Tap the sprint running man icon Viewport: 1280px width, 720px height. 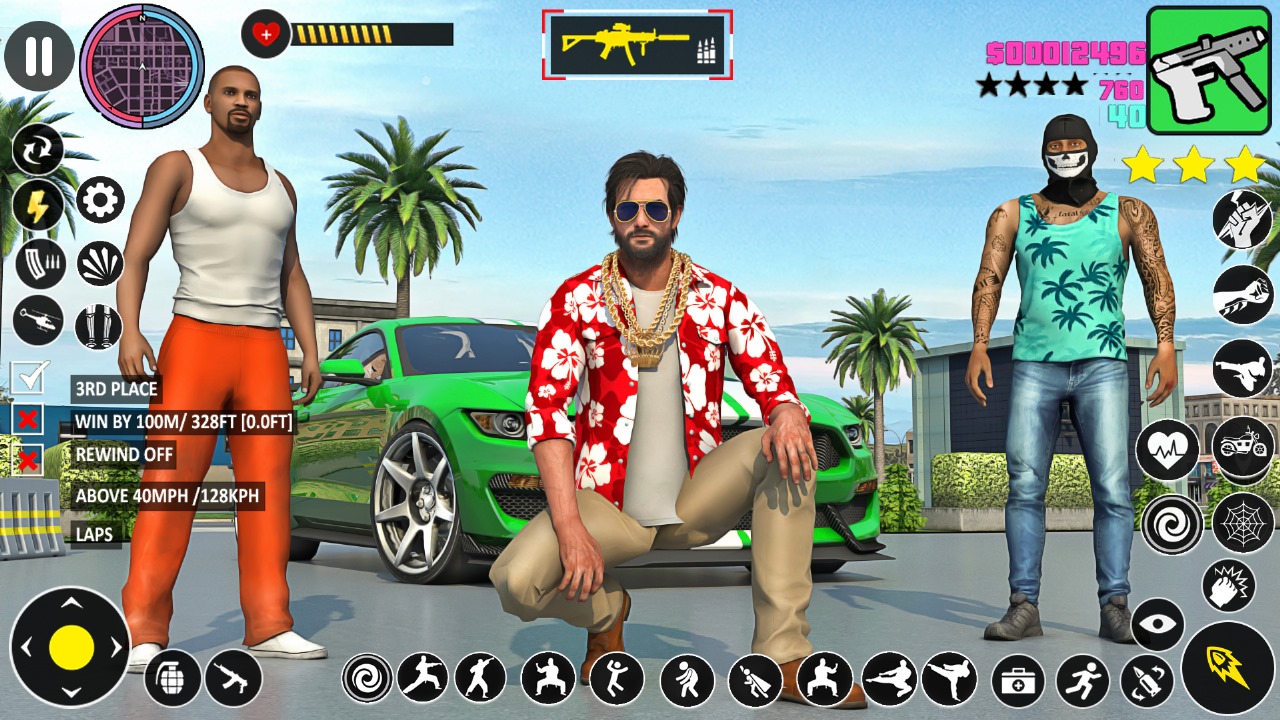1082,681
